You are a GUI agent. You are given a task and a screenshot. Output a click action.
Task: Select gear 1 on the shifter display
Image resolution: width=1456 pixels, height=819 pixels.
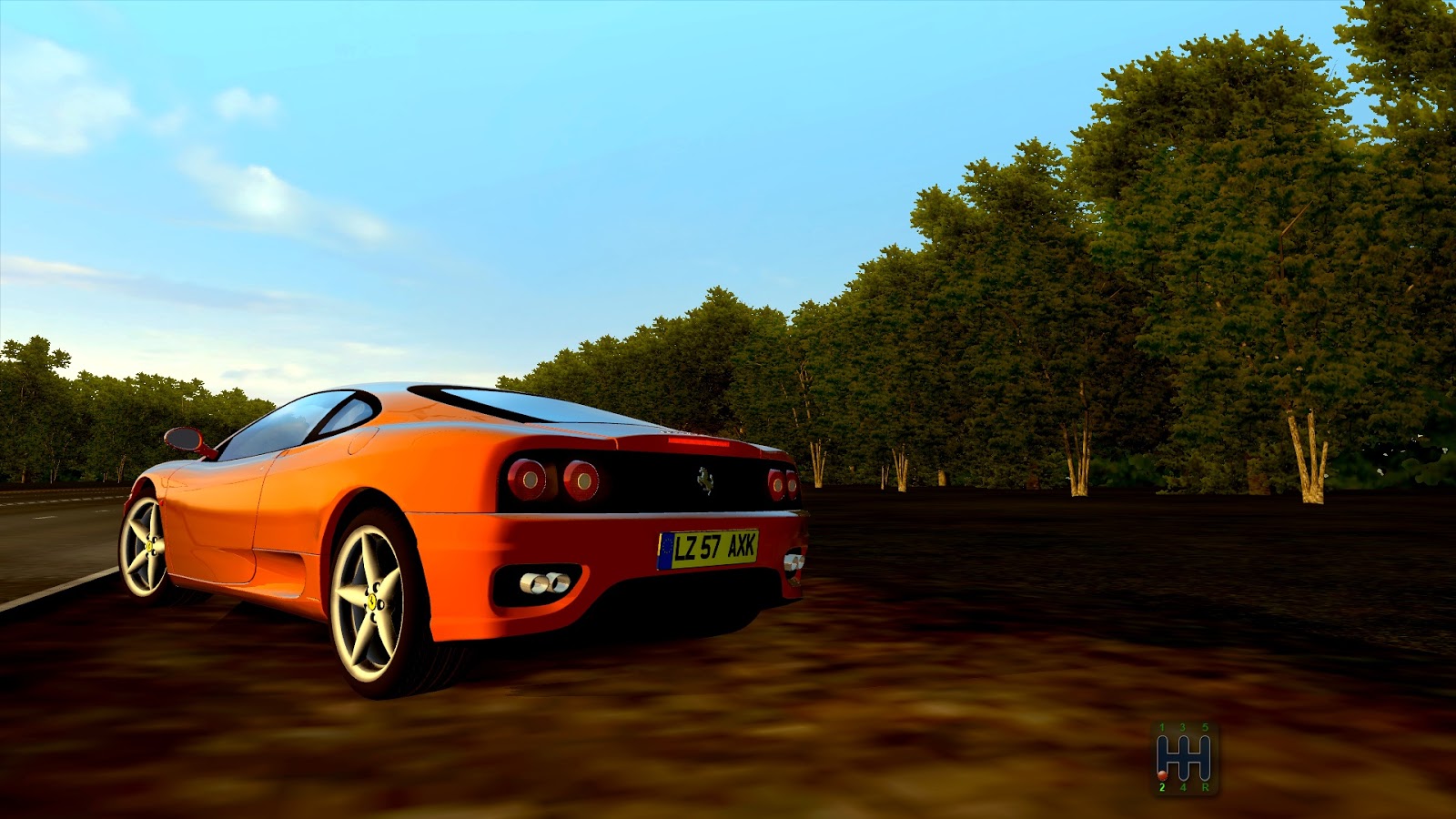1162,726
